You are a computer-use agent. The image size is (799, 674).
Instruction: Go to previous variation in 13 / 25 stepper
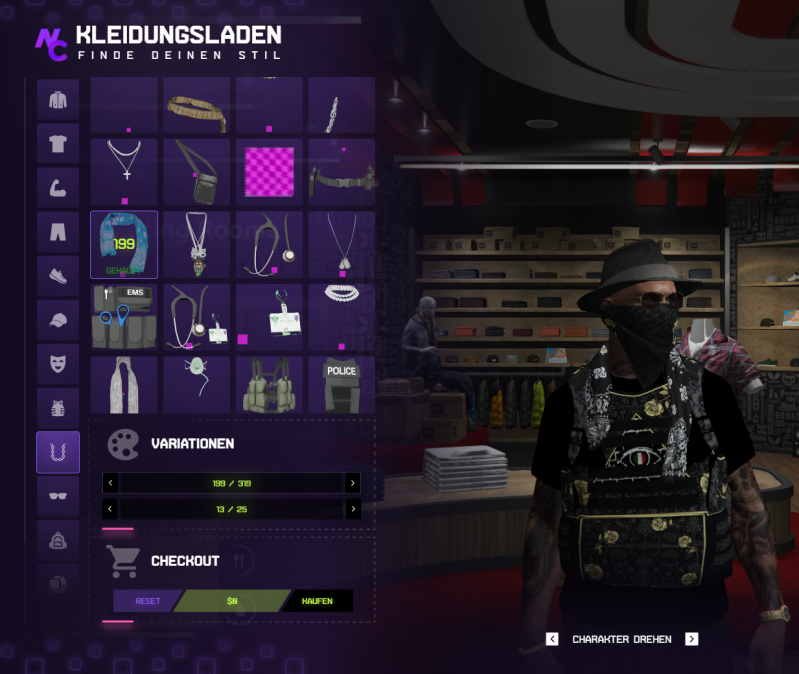(110, 509)
